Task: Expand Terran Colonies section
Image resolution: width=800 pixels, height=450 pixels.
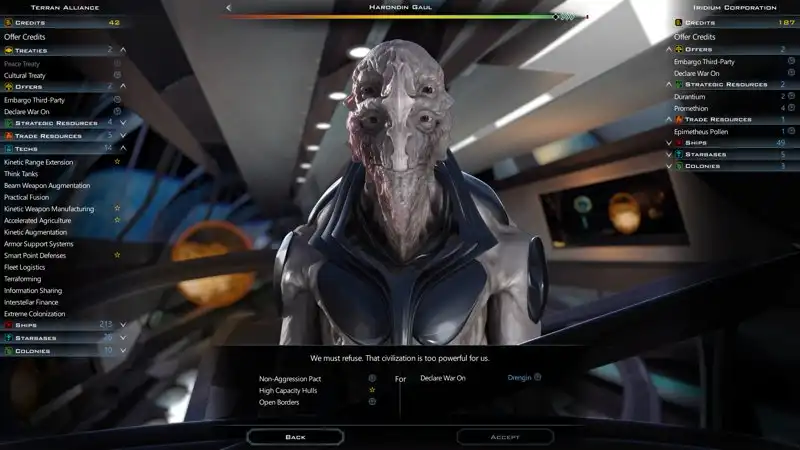Action: click(33, 350)
